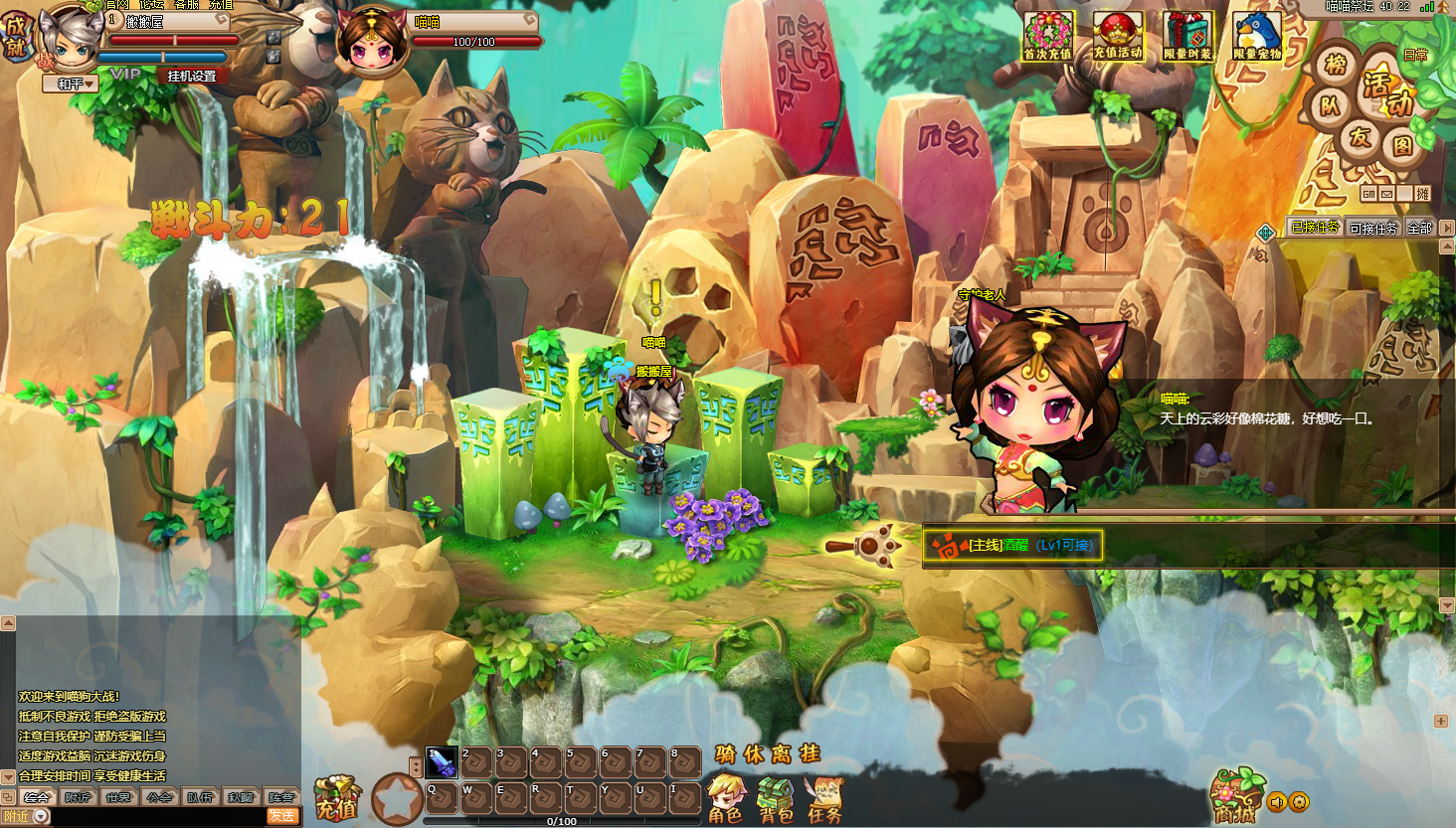
Task: Open the 背包 backpack
Action: tap(776, 800)
